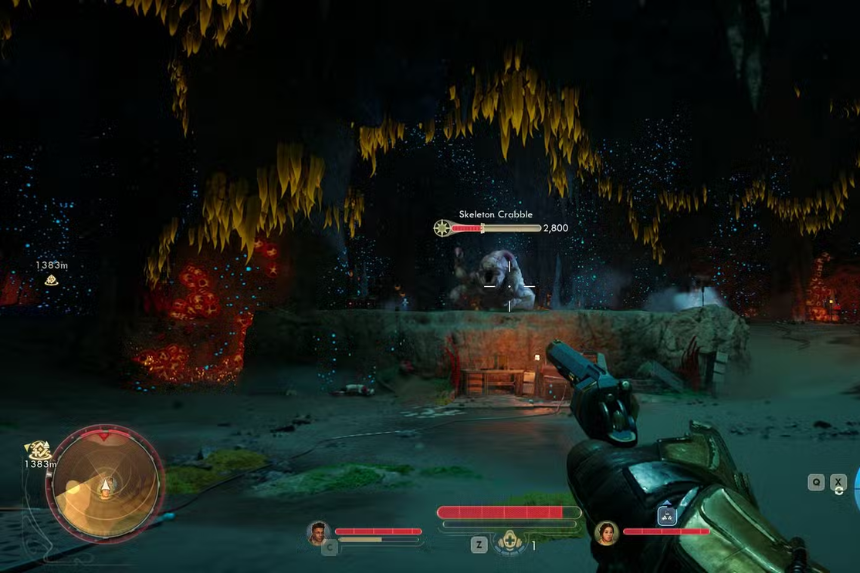Click the Skeleton Crabble enemy type icon

(442, 228)
